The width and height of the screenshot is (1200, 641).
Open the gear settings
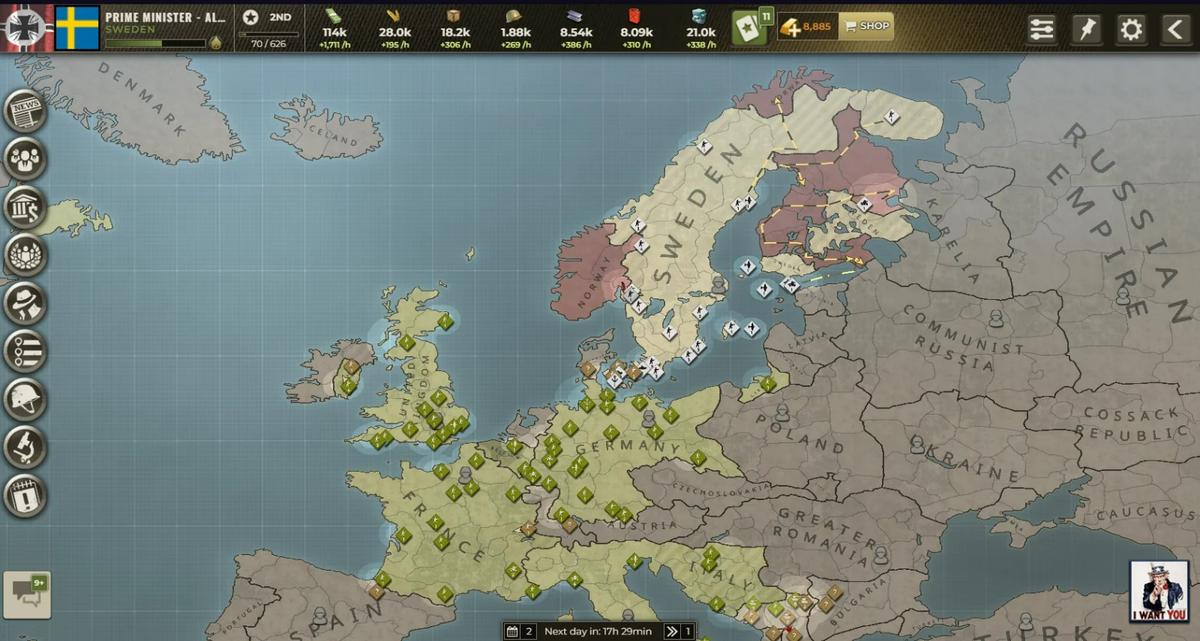[1131, 29]
